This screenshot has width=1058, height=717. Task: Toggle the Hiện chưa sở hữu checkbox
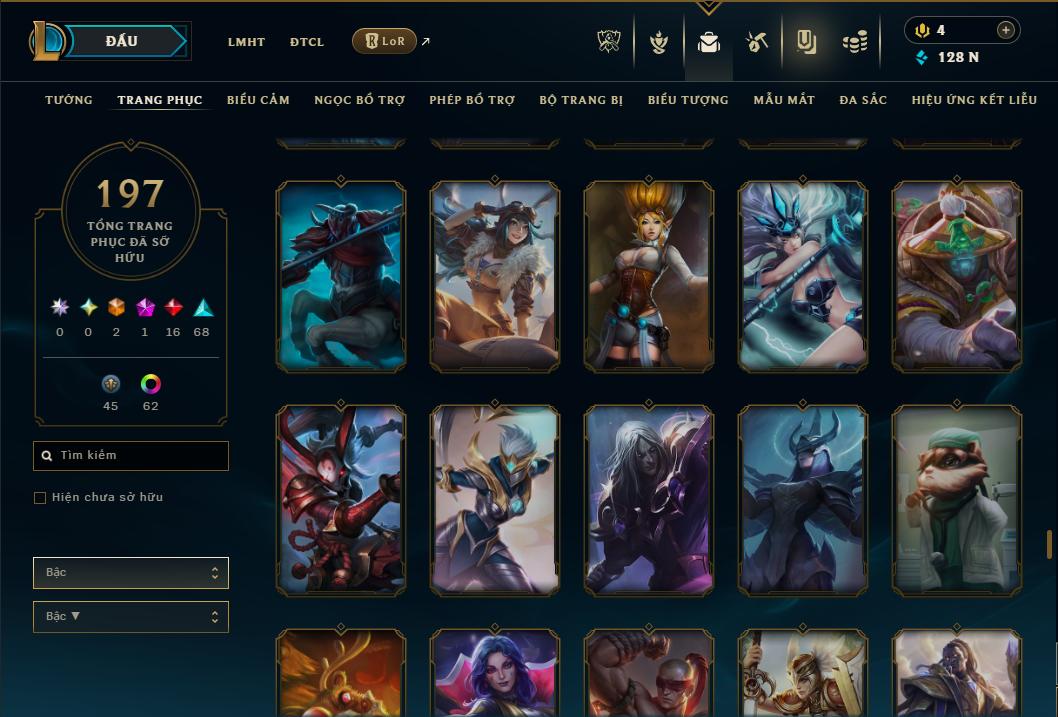[x=40, y=498]
